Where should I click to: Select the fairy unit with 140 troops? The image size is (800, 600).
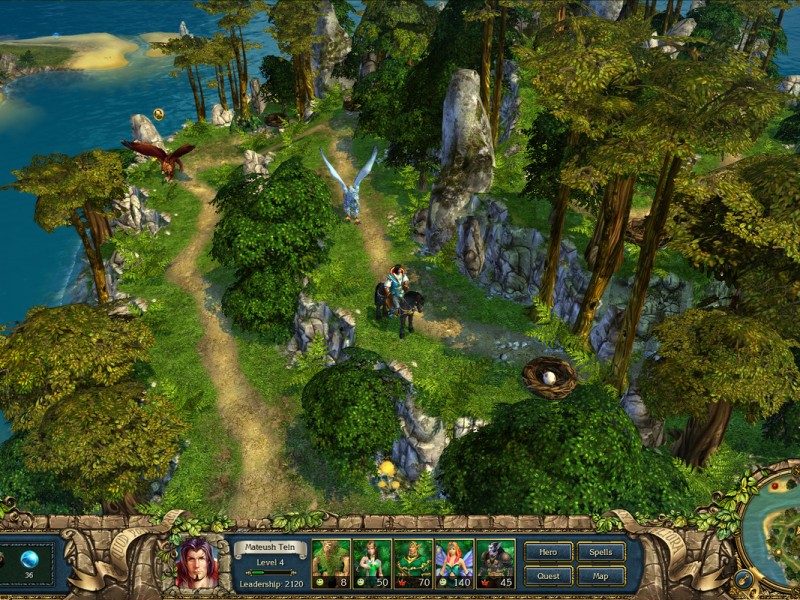[454, 563]
